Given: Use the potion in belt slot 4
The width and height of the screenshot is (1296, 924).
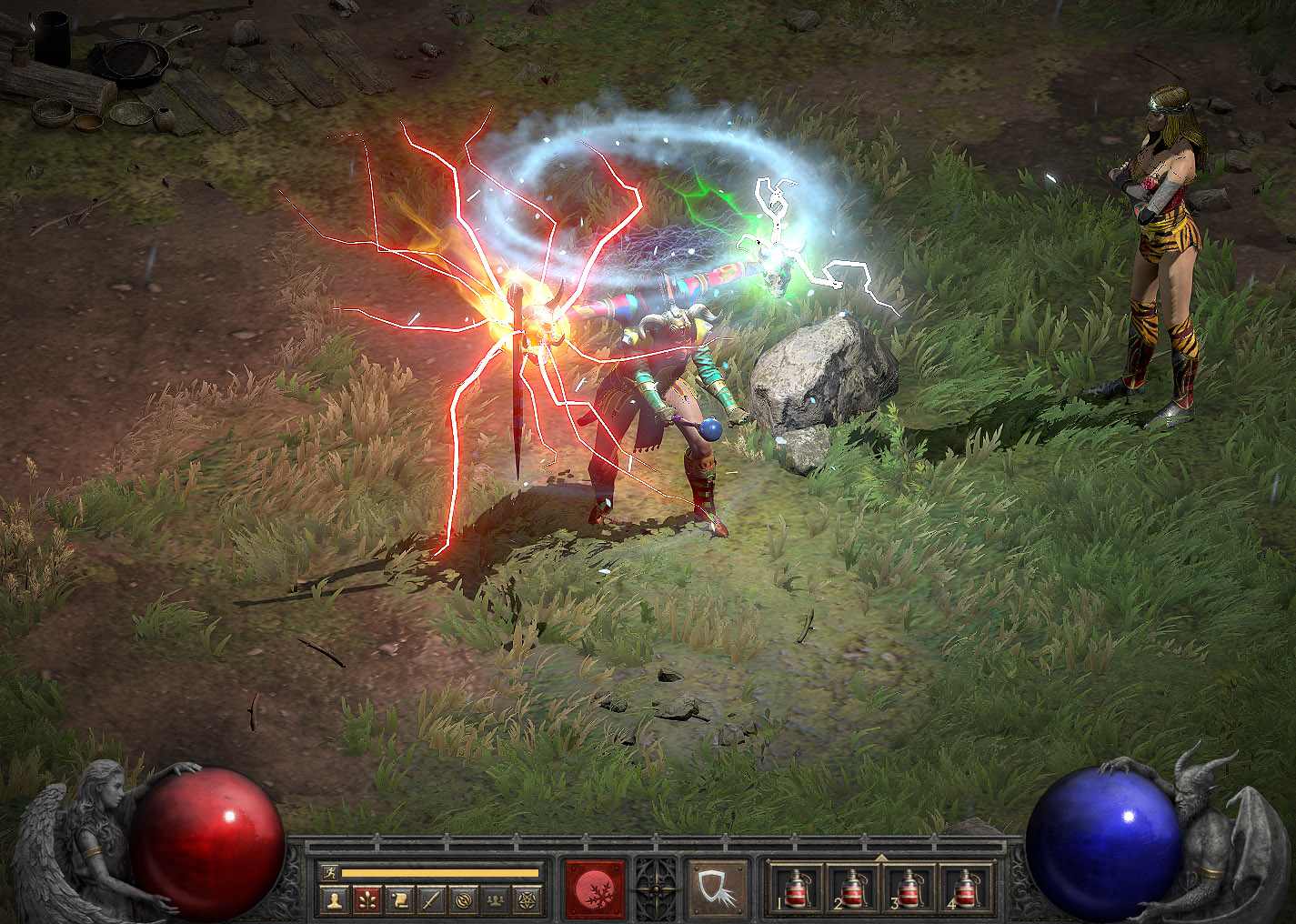Looking at the screenshot, I should click(x=964, y=888).
